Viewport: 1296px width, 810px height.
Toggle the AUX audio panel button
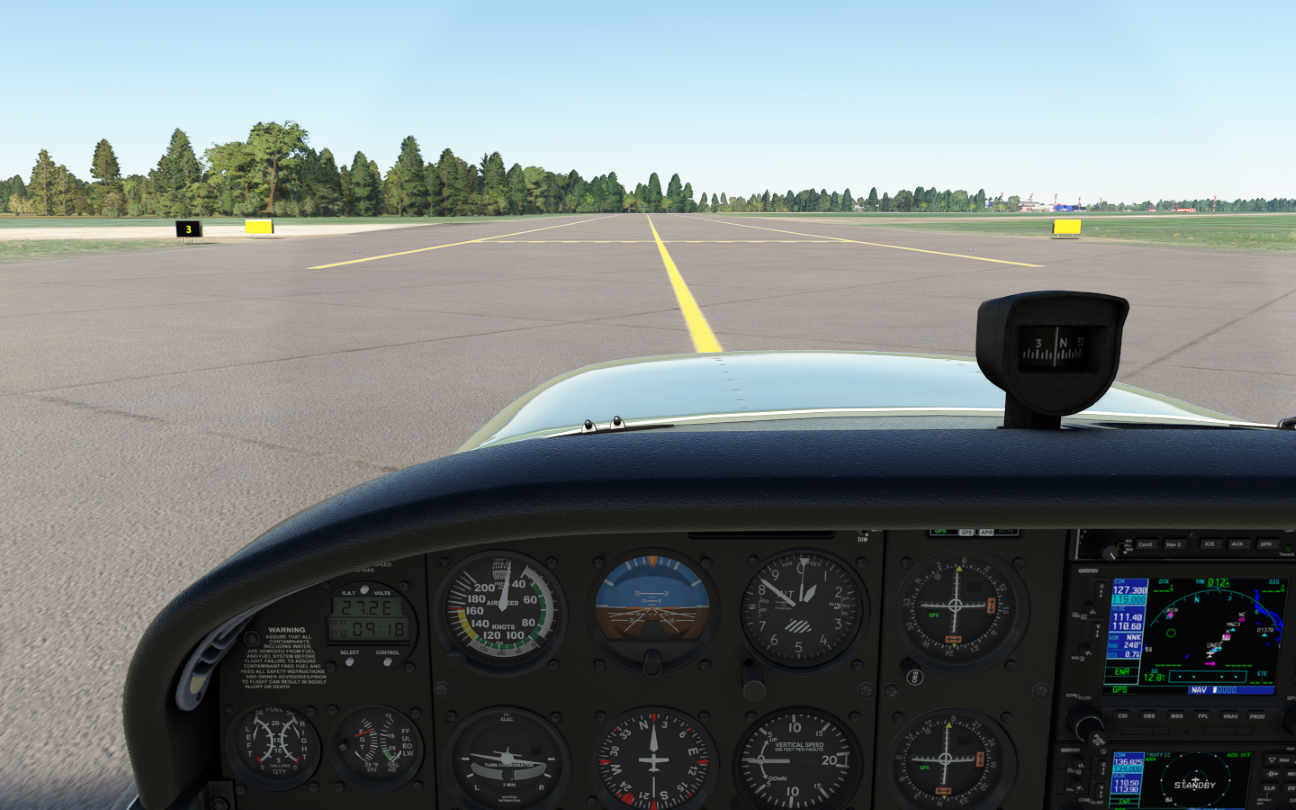coord(1237,545)
